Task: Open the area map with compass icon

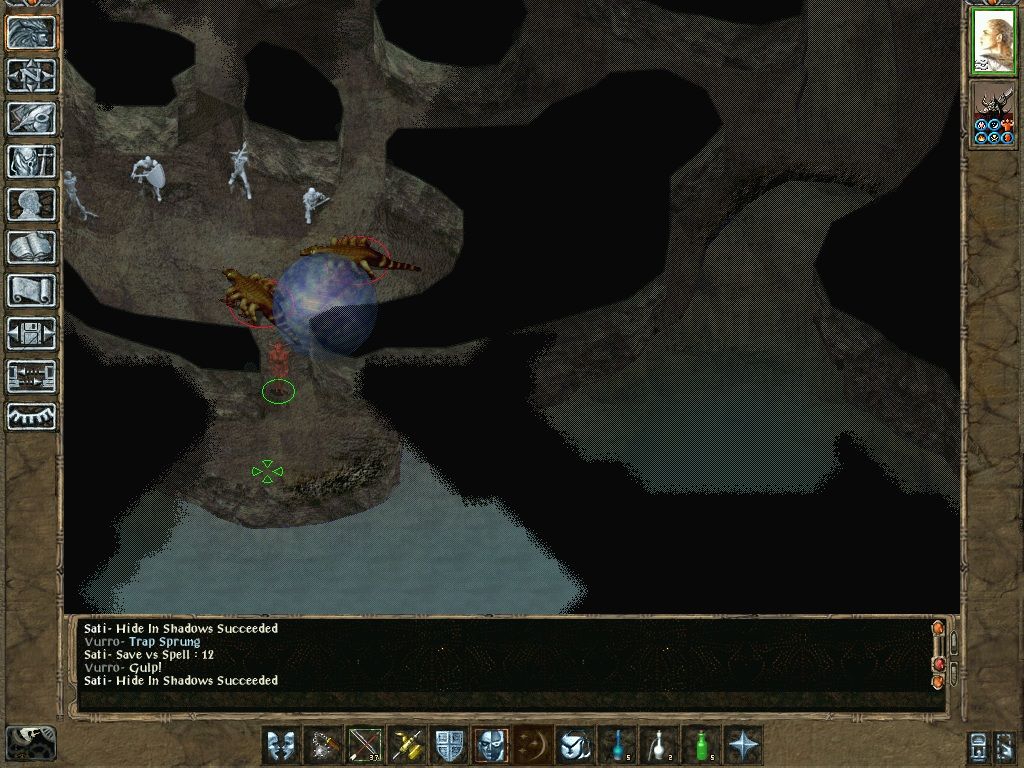Action: (x=31, y=75)
